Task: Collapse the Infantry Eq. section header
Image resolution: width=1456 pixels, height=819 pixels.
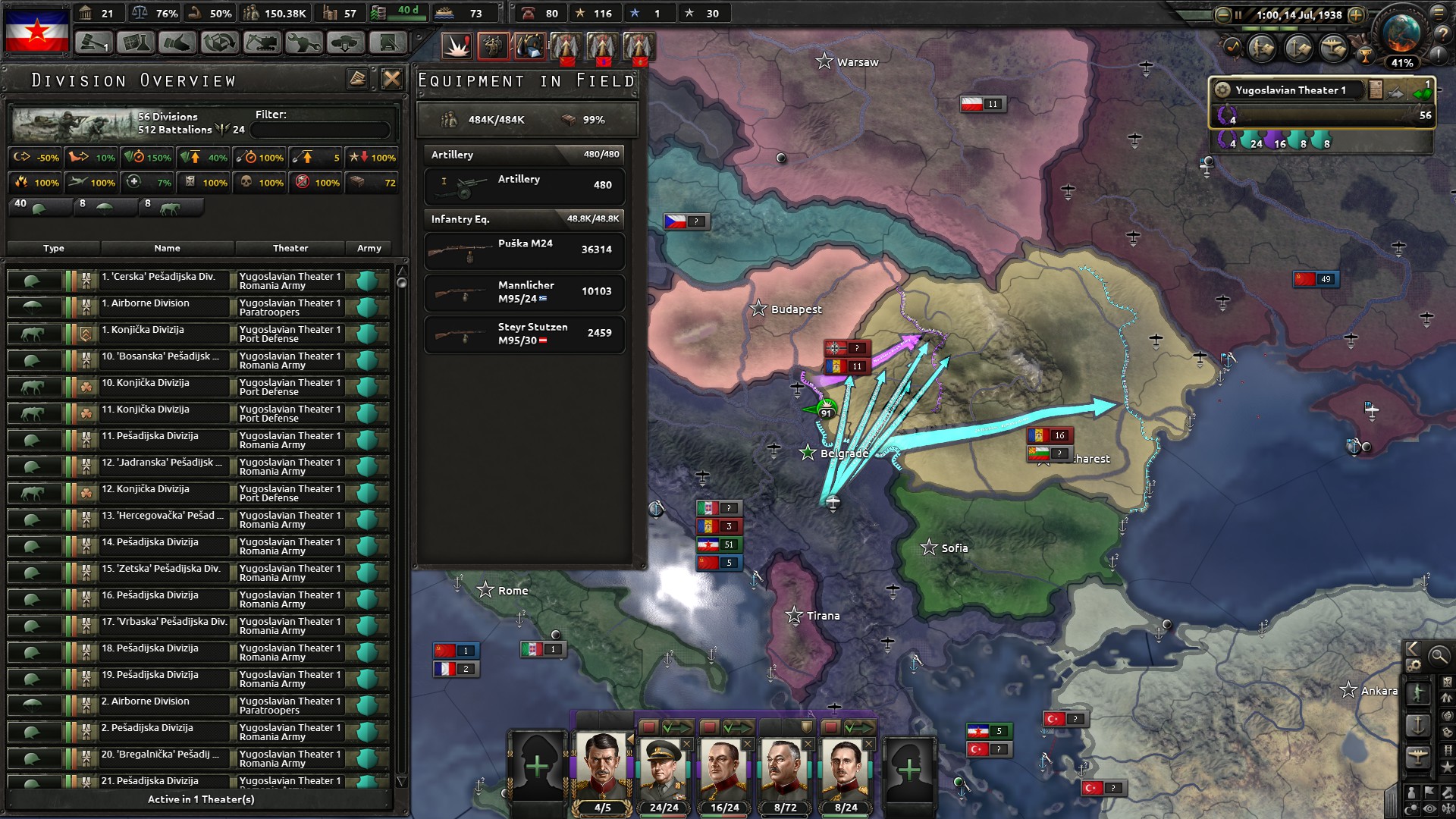Action: coord(523,220)
